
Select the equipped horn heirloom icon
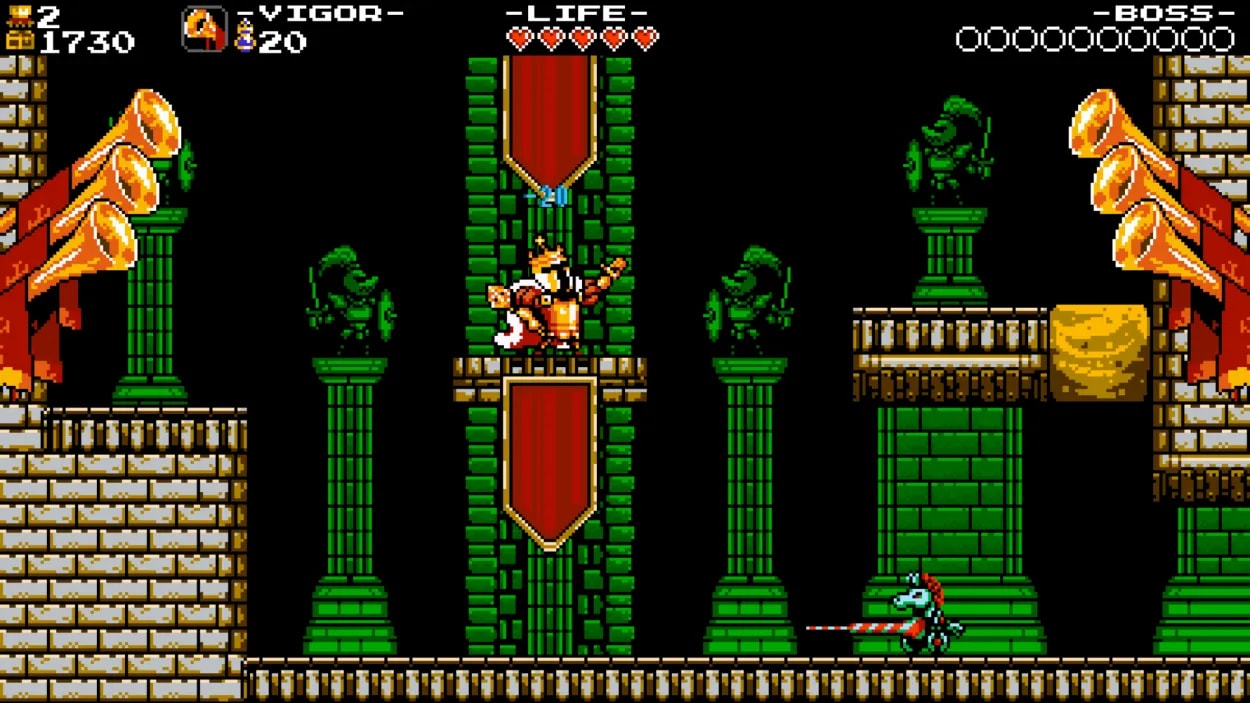coord(204,29)
